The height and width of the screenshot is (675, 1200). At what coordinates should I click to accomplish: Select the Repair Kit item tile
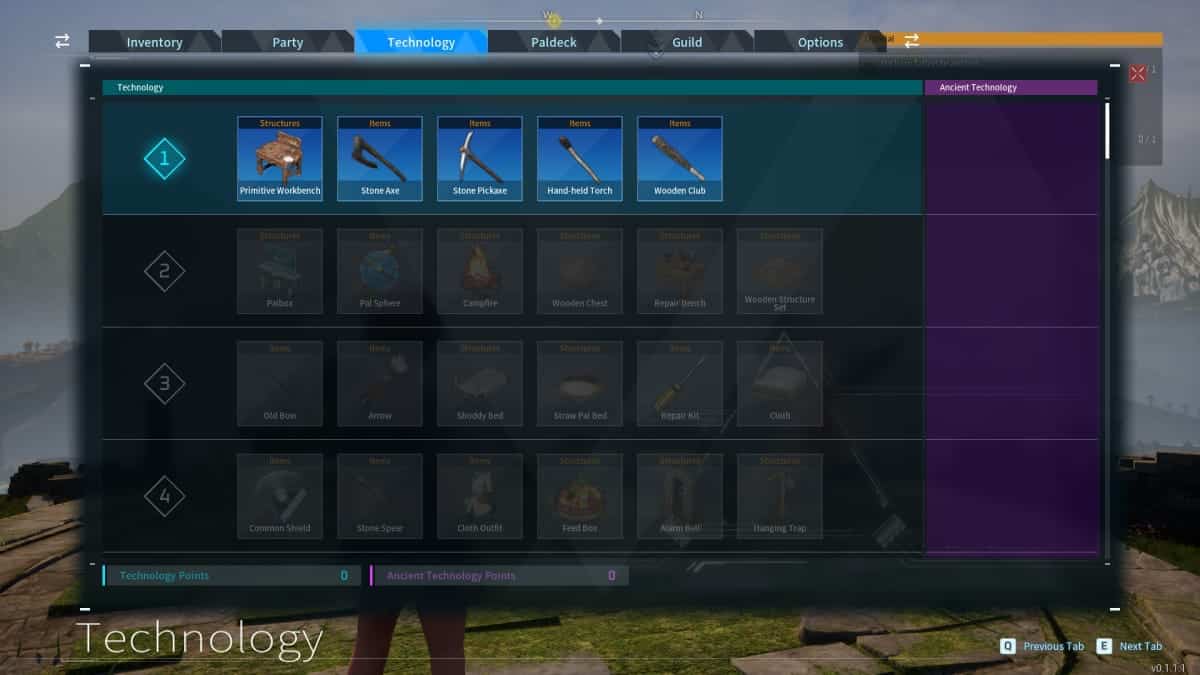680,384
